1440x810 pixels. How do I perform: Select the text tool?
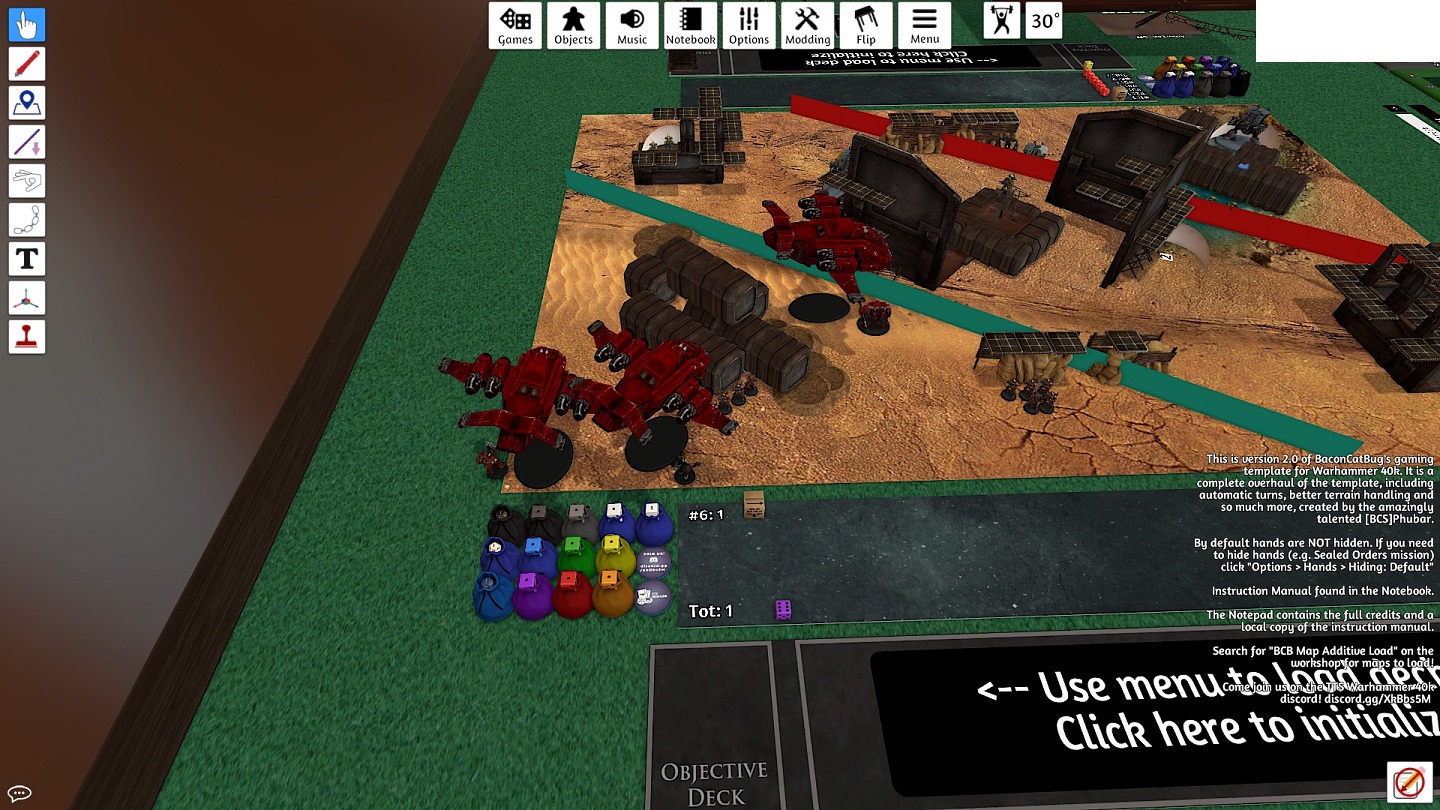click(x=27, y=259)
